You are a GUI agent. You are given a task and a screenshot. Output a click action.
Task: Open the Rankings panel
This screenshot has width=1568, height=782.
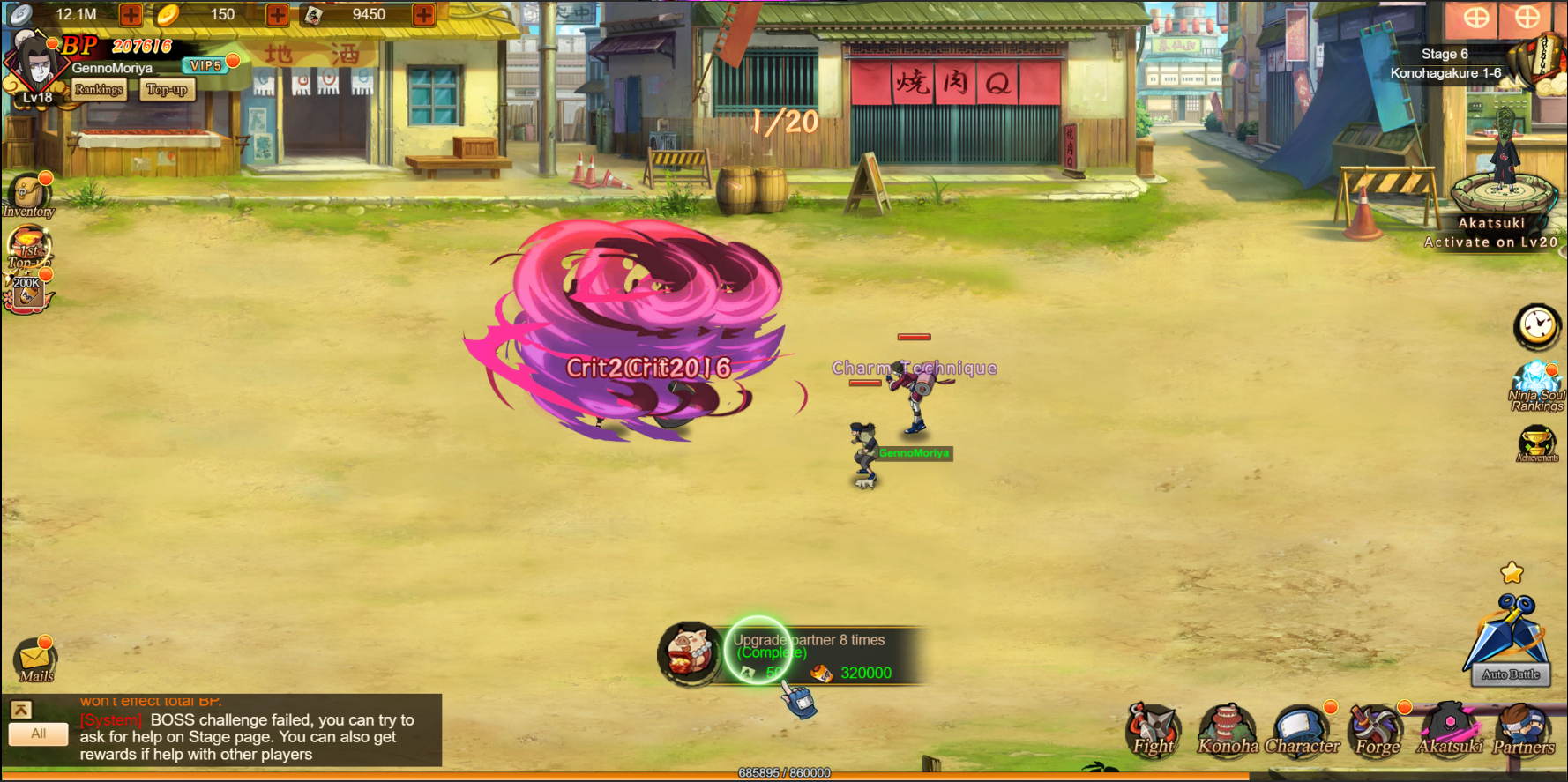pos(99,90)
